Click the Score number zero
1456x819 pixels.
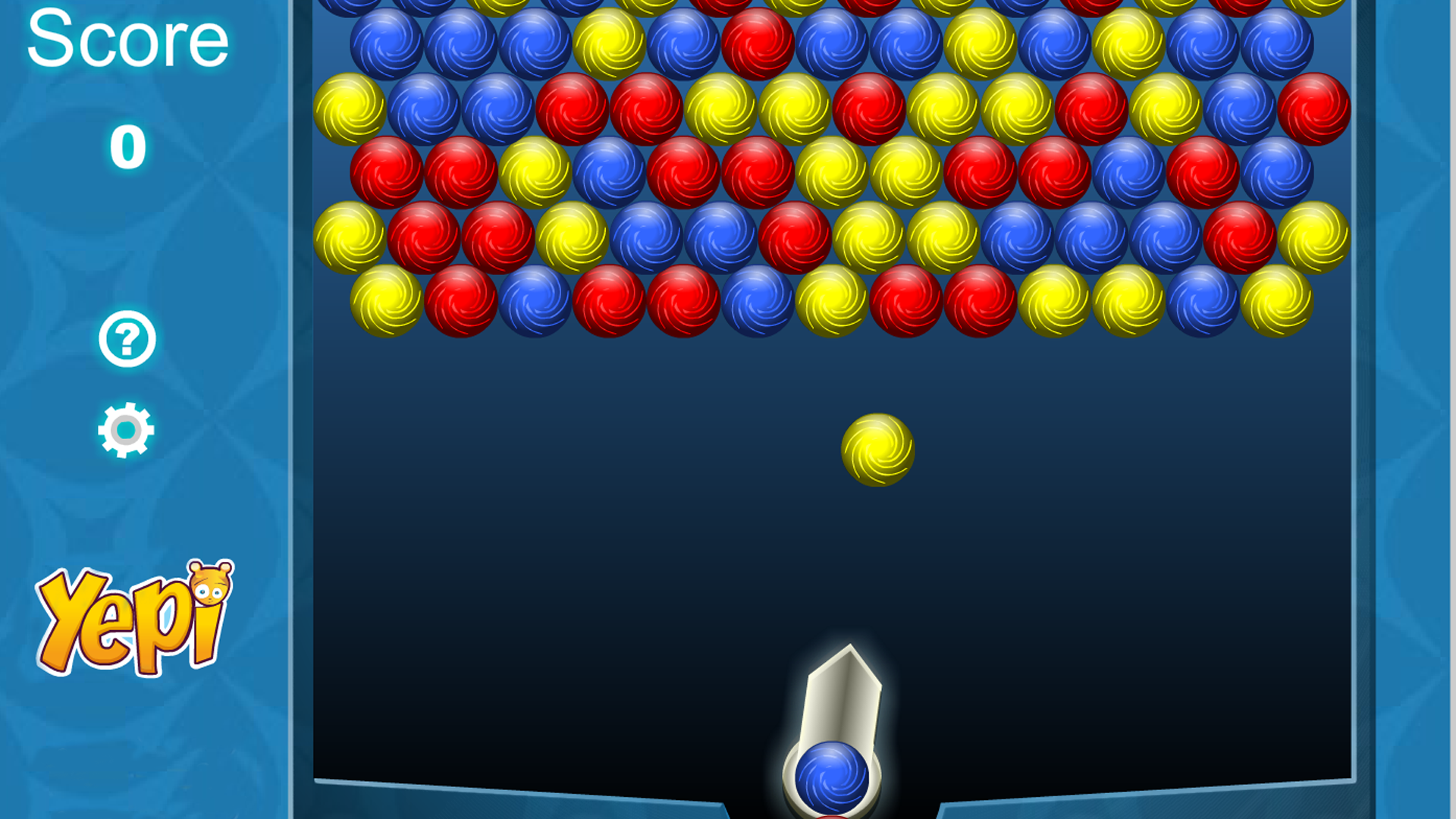tap(127, 146)
